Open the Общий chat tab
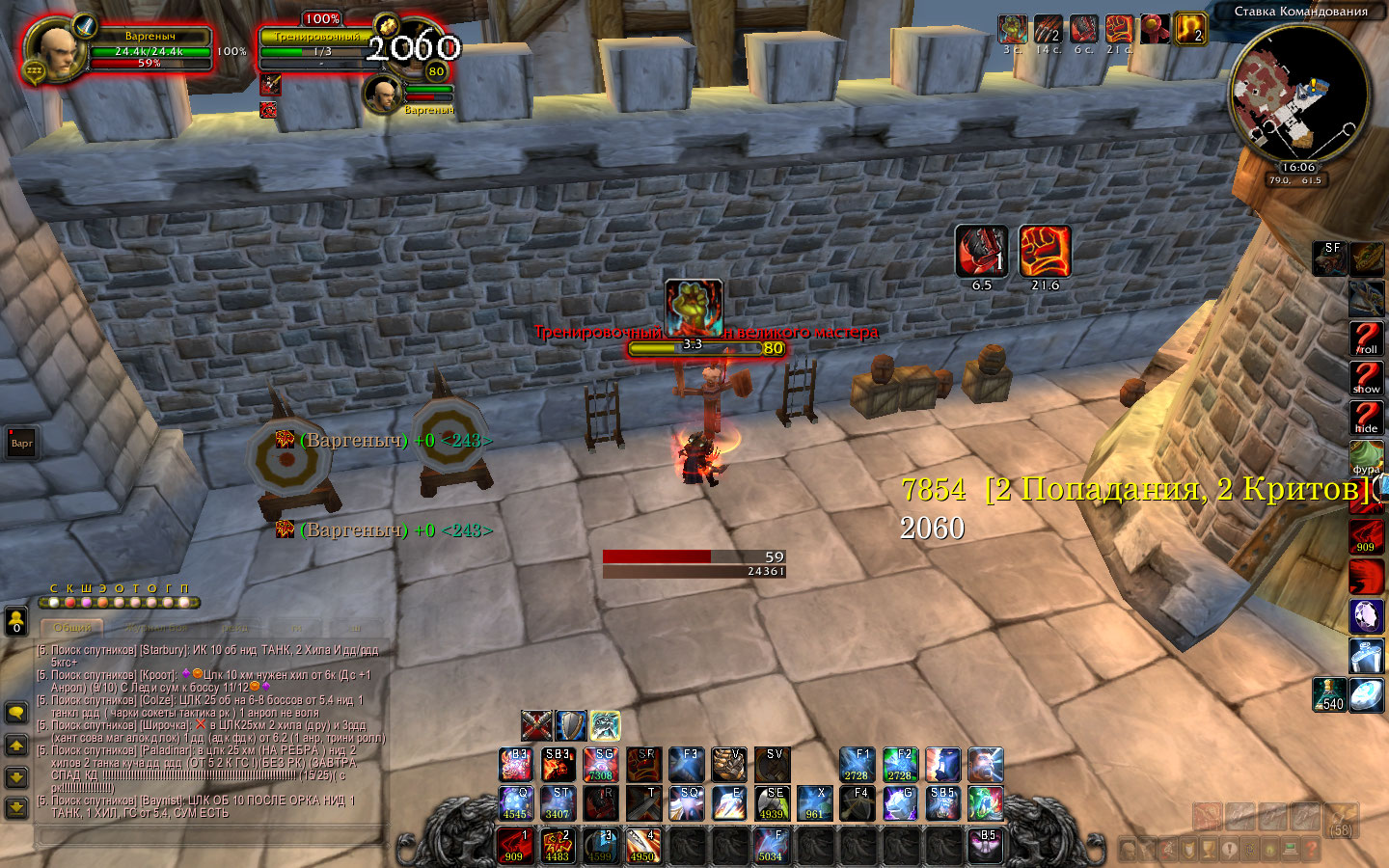Screen dimensions: 1389x868 pos(72,628)
